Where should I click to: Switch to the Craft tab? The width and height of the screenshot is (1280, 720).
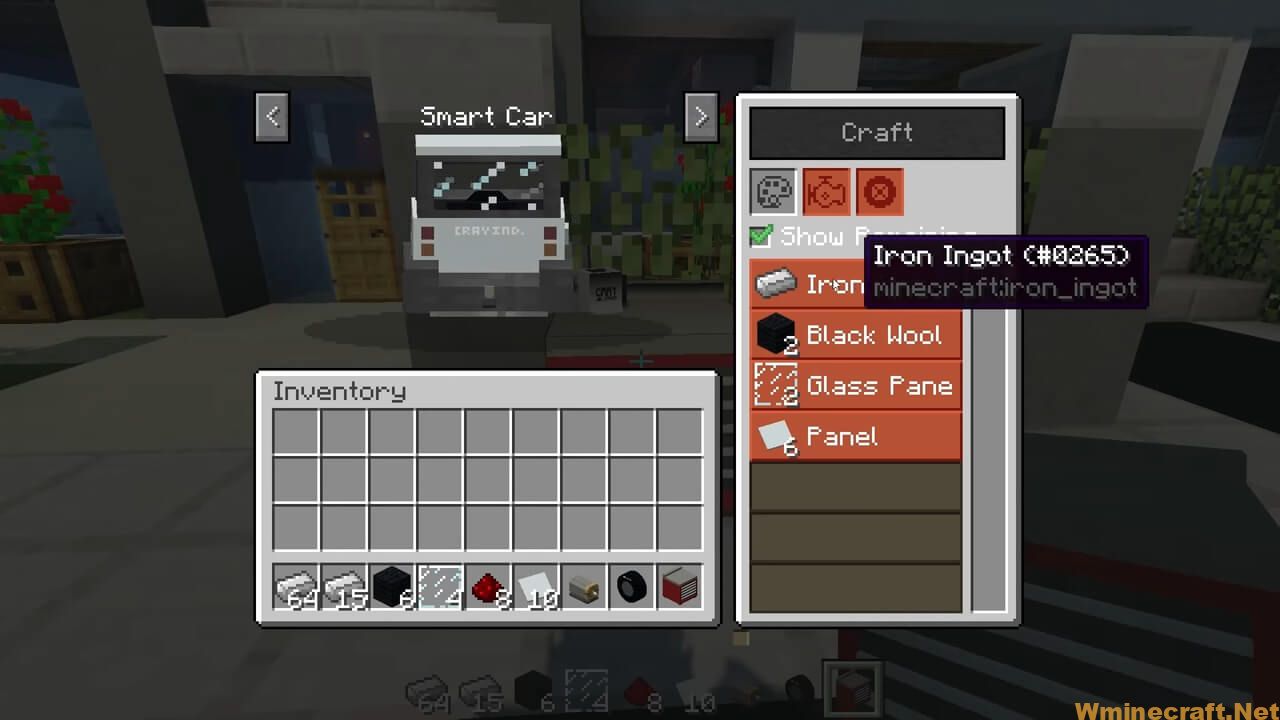pyautogui.click(x=876, y=132)
